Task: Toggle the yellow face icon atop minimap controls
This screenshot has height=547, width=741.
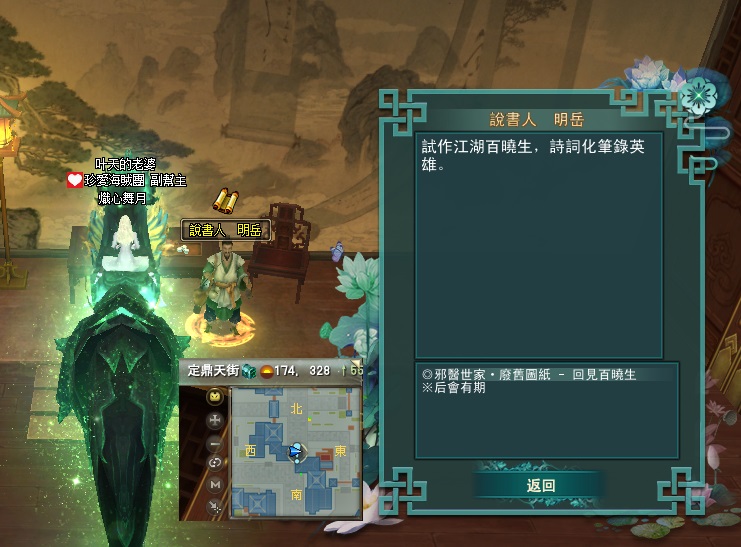Action: [x=215, y=397]
